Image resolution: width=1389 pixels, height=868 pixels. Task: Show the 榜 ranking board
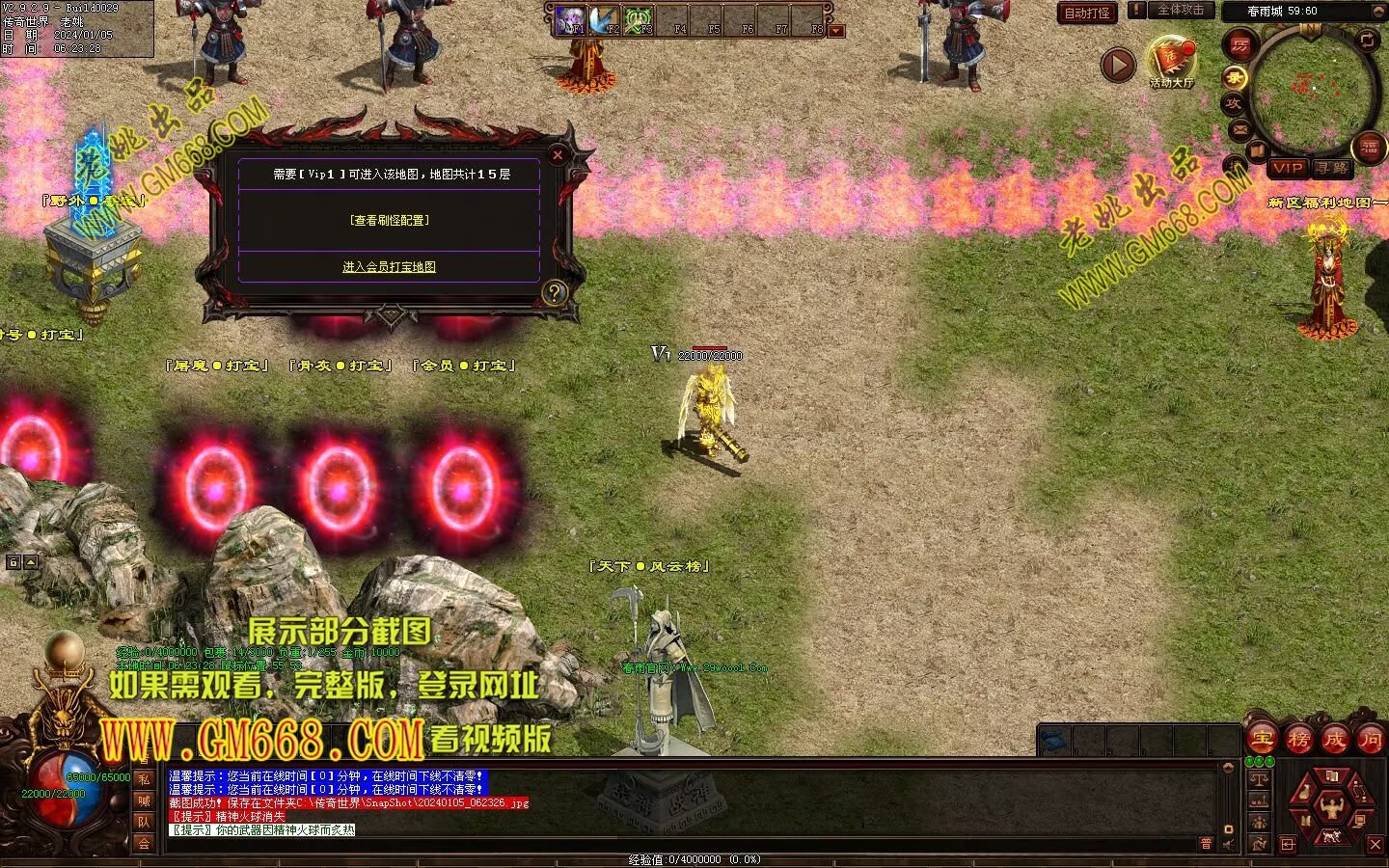tap(1298, 740)
